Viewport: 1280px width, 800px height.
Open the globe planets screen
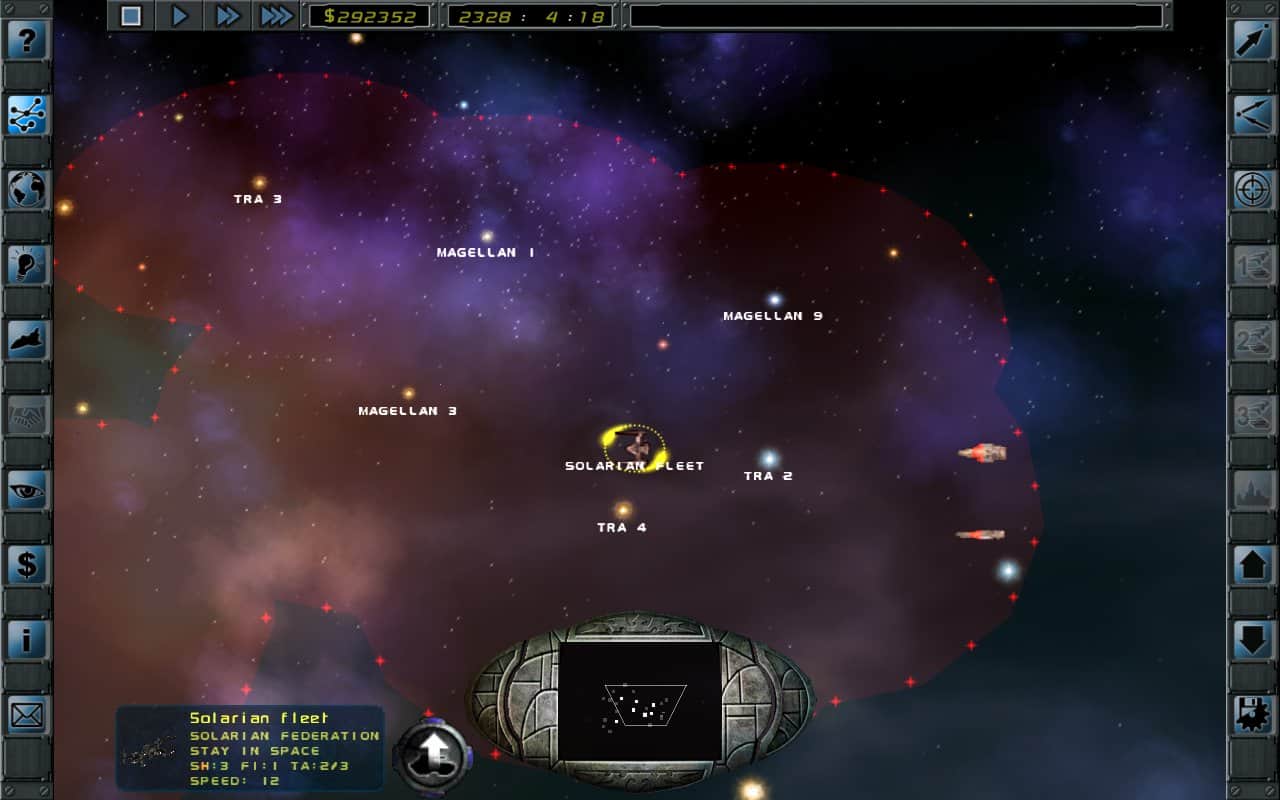tap(28, 190)
